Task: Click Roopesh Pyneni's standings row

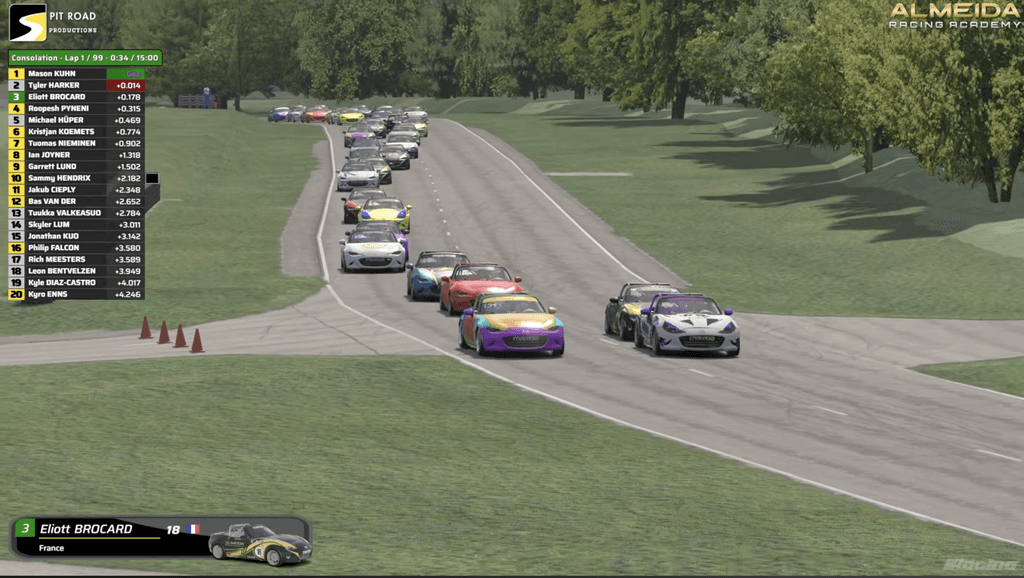Action: pyautogui.click(x=76, y=109)
